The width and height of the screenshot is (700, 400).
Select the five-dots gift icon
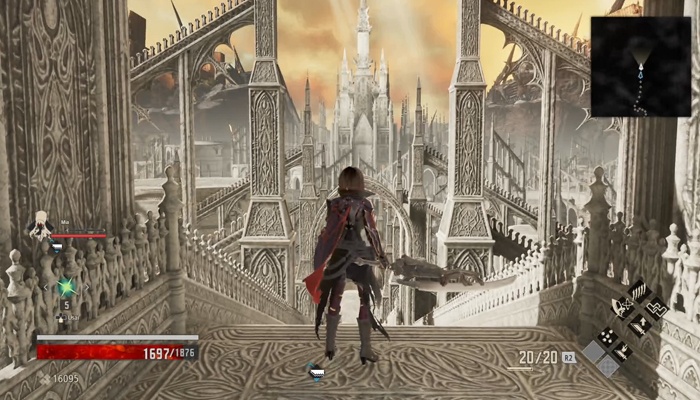605,336
